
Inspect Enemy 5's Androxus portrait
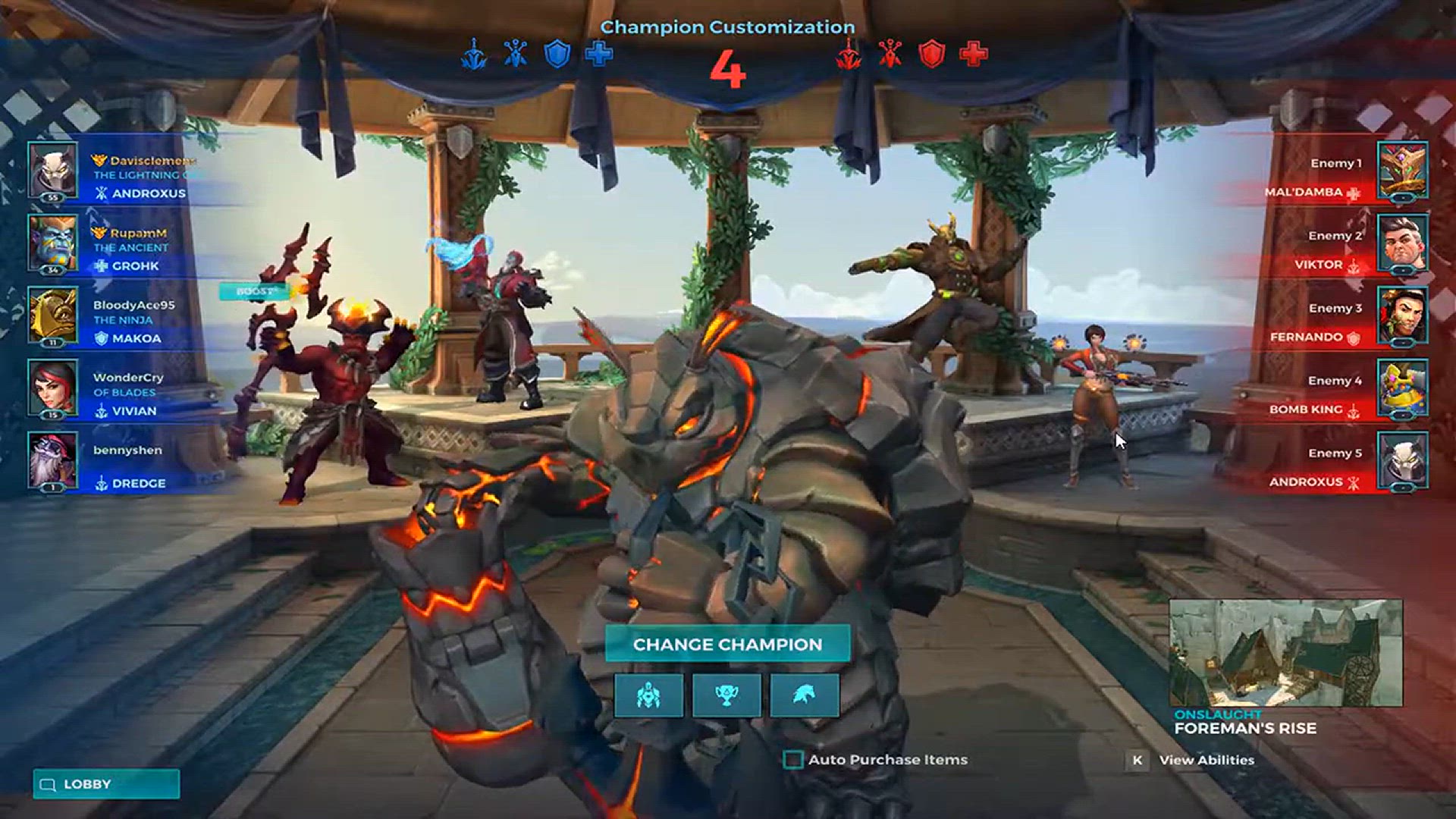(1402, 460)
